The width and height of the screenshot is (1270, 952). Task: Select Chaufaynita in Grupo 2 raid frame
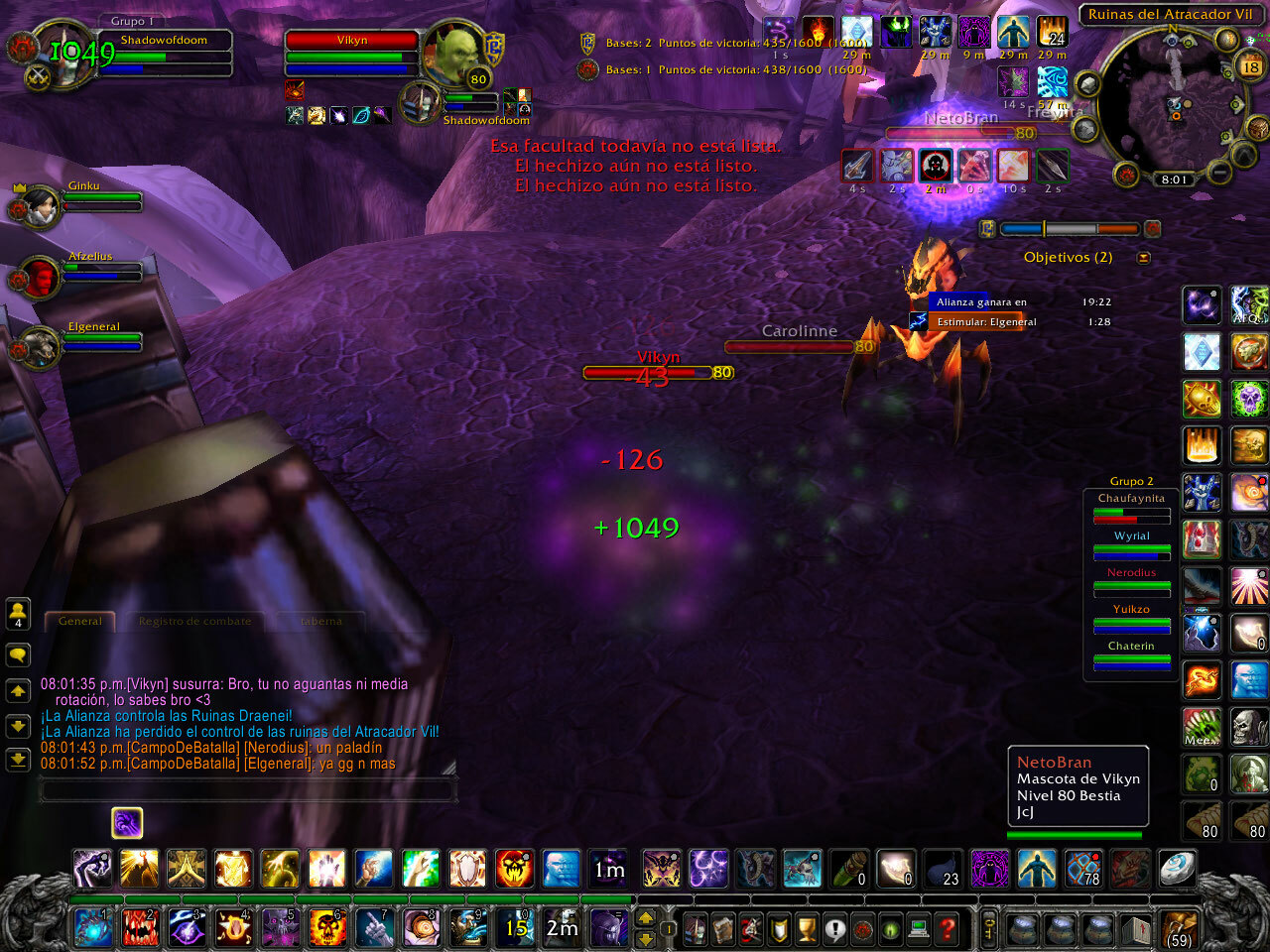coord(1131,508)
